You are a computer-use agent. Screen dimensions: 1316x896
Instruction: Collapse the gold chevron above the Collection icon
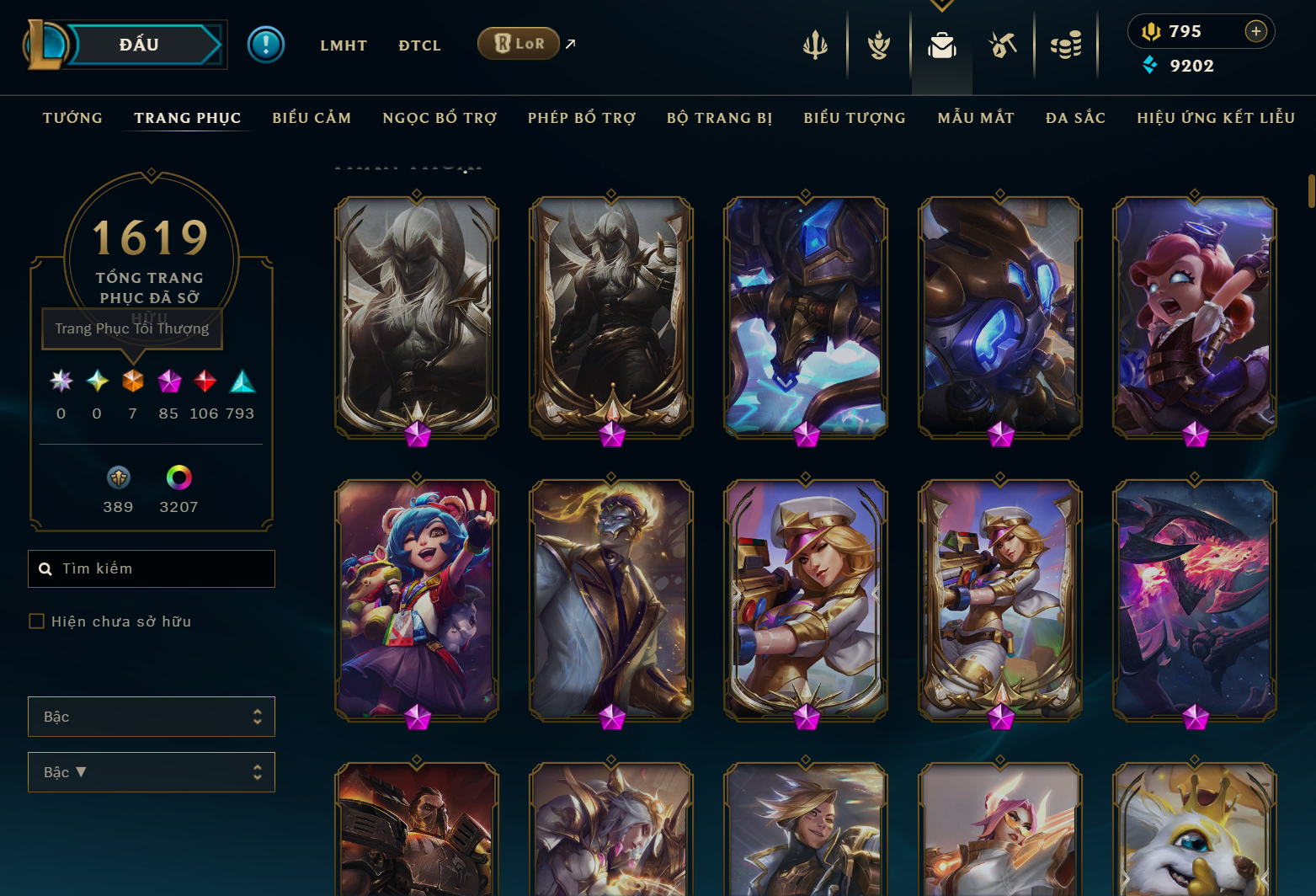(x=941, y=4)
